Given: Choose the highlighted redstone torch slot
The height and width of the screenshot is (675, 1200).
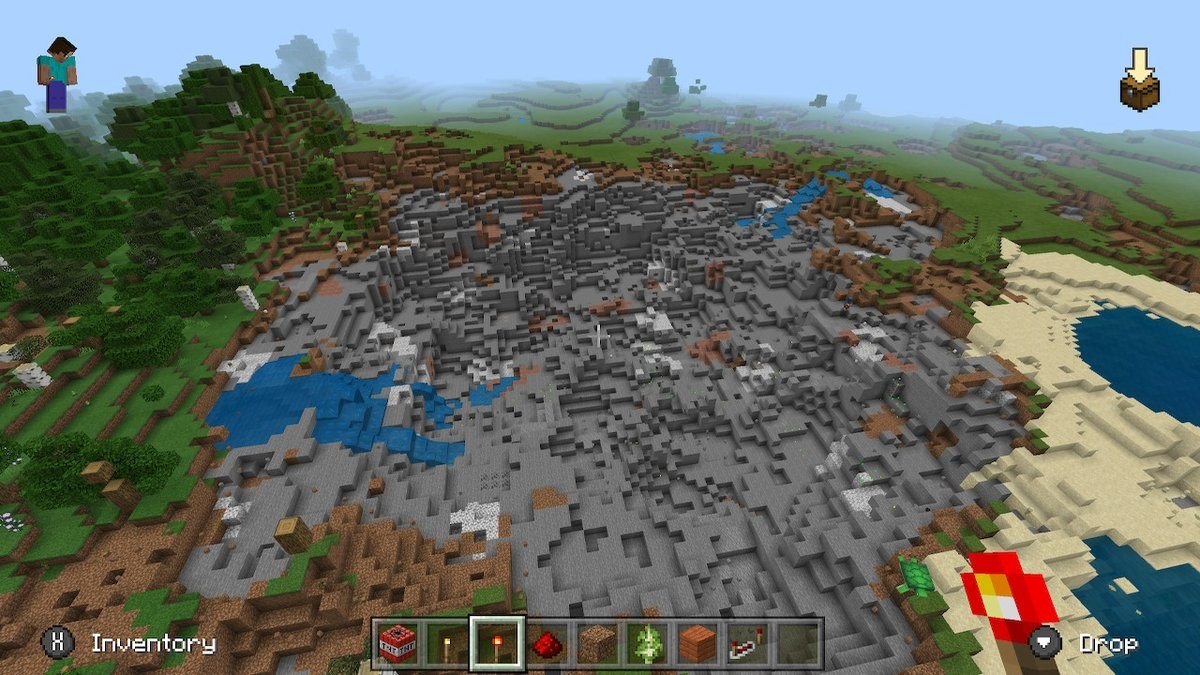Looking at the screenshot, I should 498,643.
